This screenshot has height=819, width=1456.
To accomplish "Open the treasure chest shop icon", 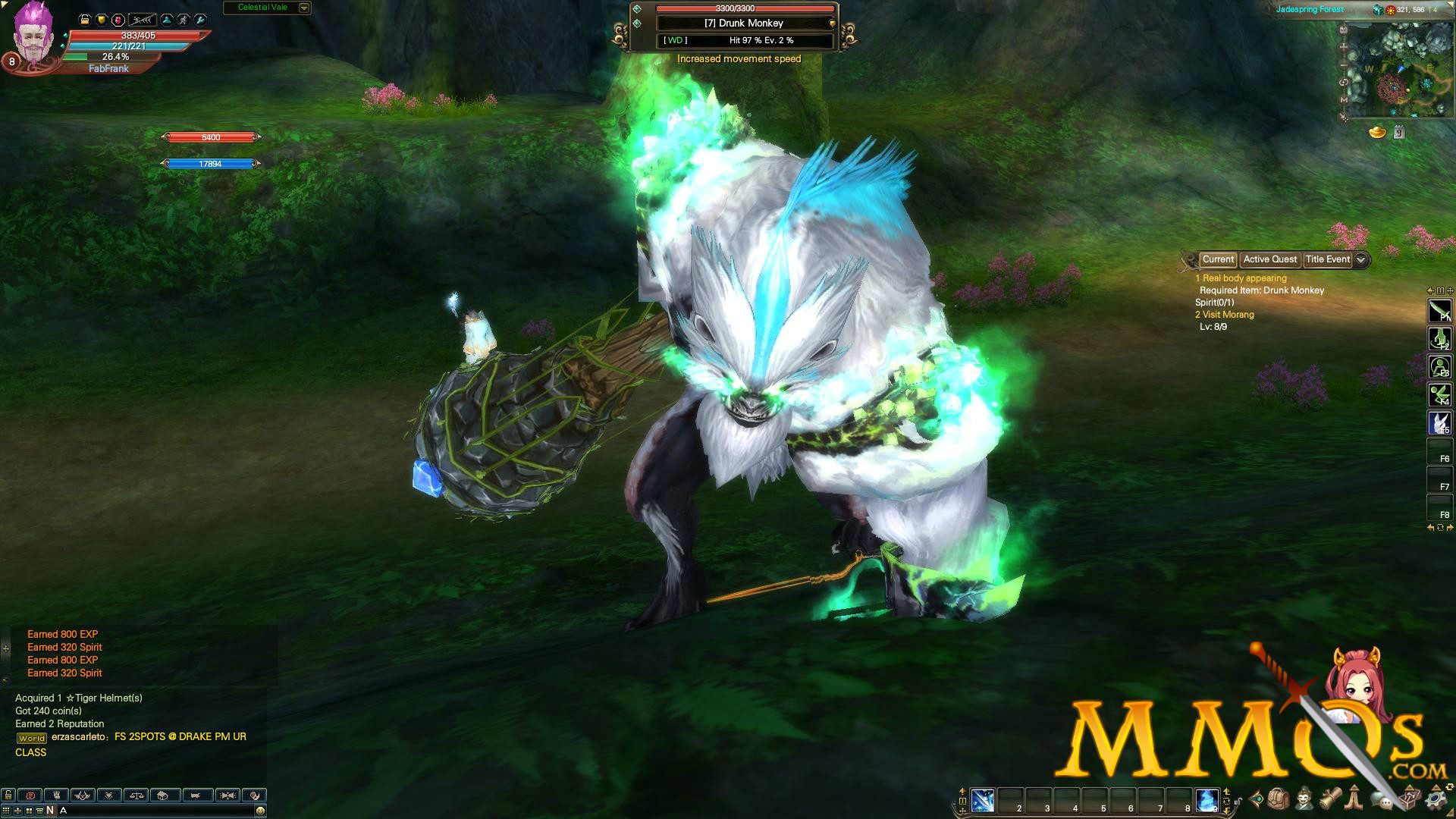I will coord(1410,801).
